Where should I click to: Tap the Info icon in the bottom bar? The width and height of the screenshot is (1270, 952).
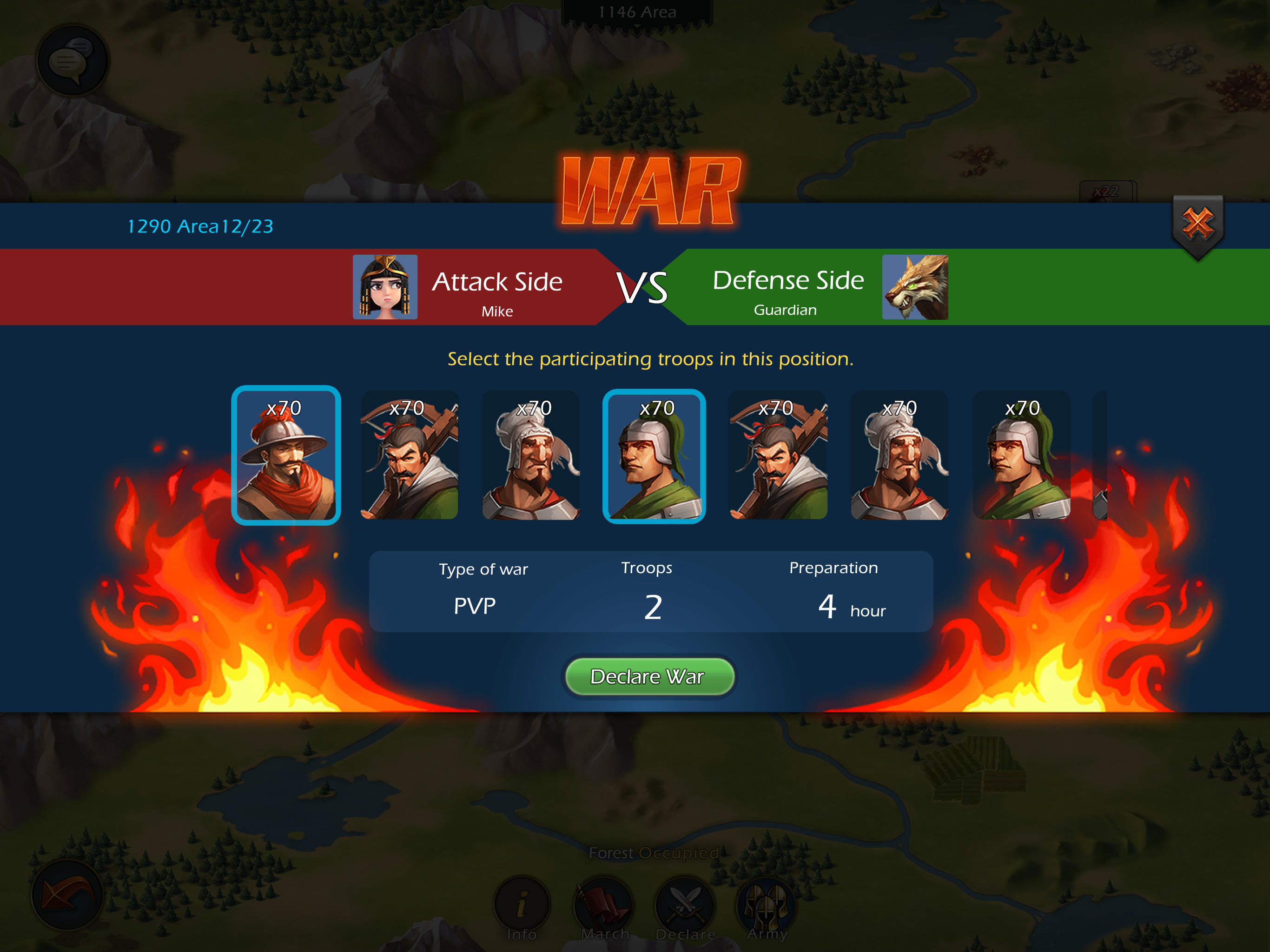pos(523,903)
